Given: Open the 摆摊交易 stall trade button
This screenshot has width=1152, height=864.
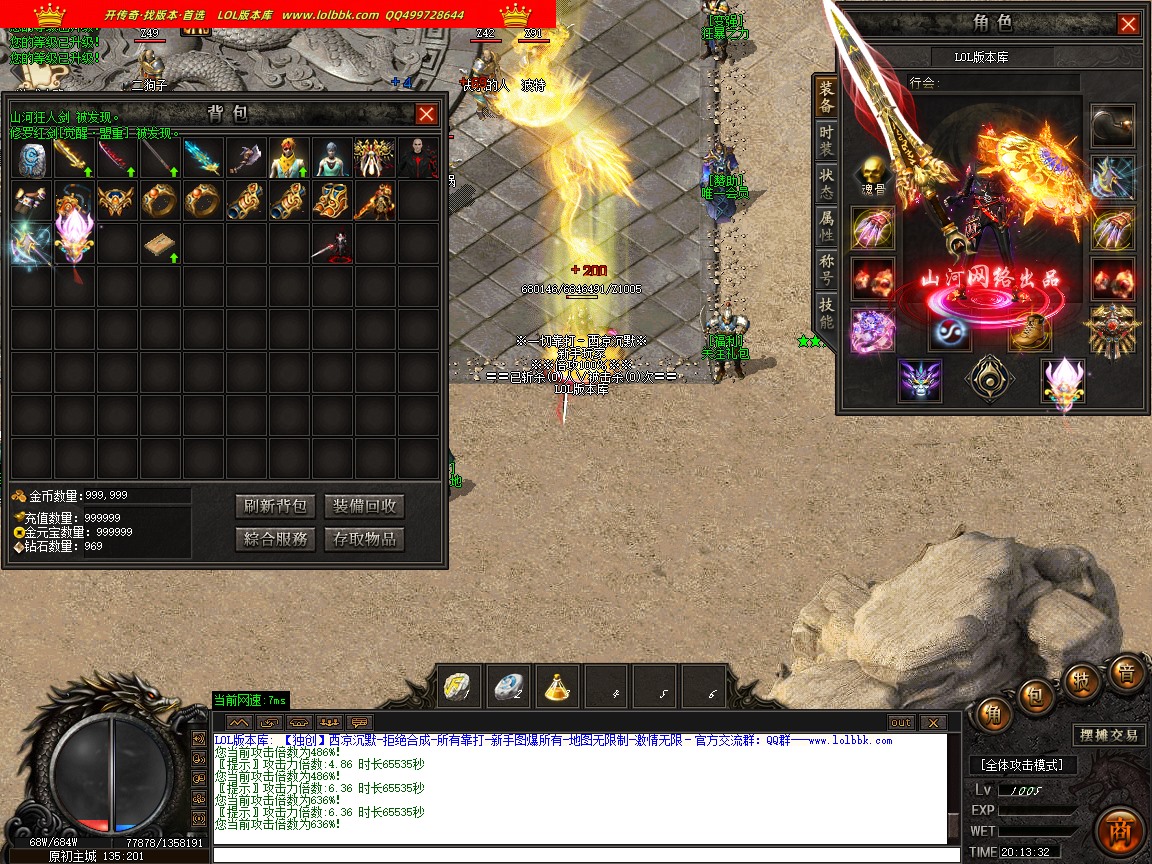Looking at the screenshot, I should point(1108,735).
